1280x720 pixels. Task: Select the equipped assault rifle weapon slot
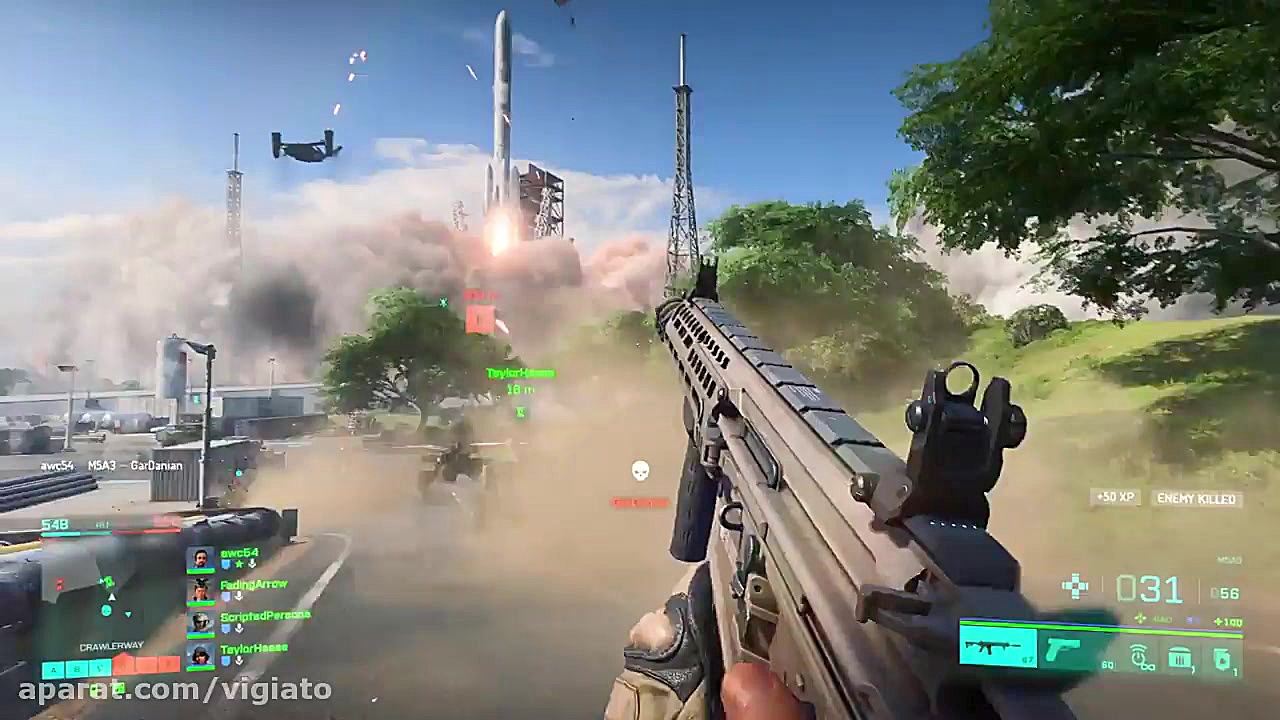pyautogui.click(x=996, y=648)
